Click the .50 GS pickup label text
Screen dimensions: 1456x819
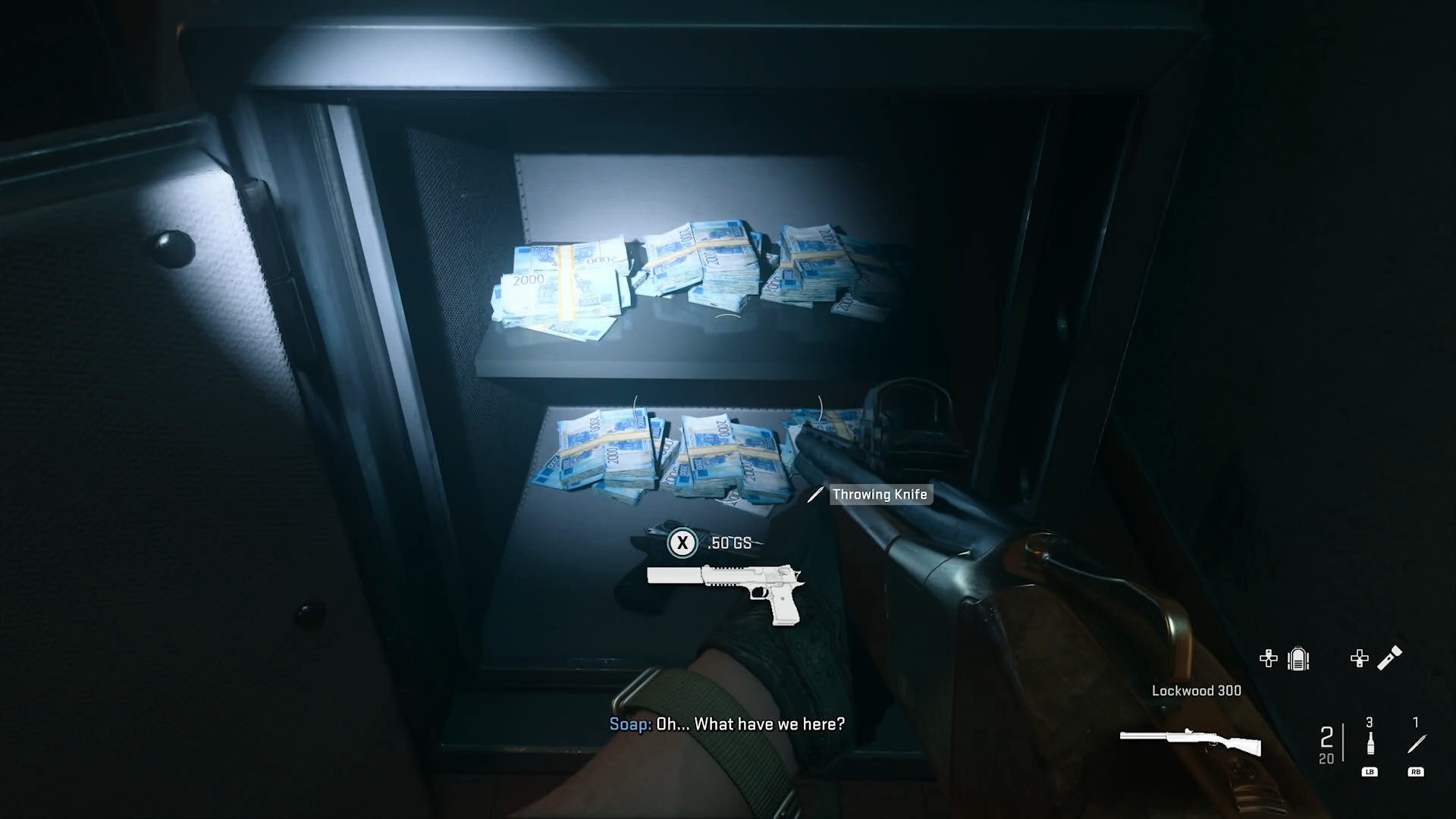point(730,543)
